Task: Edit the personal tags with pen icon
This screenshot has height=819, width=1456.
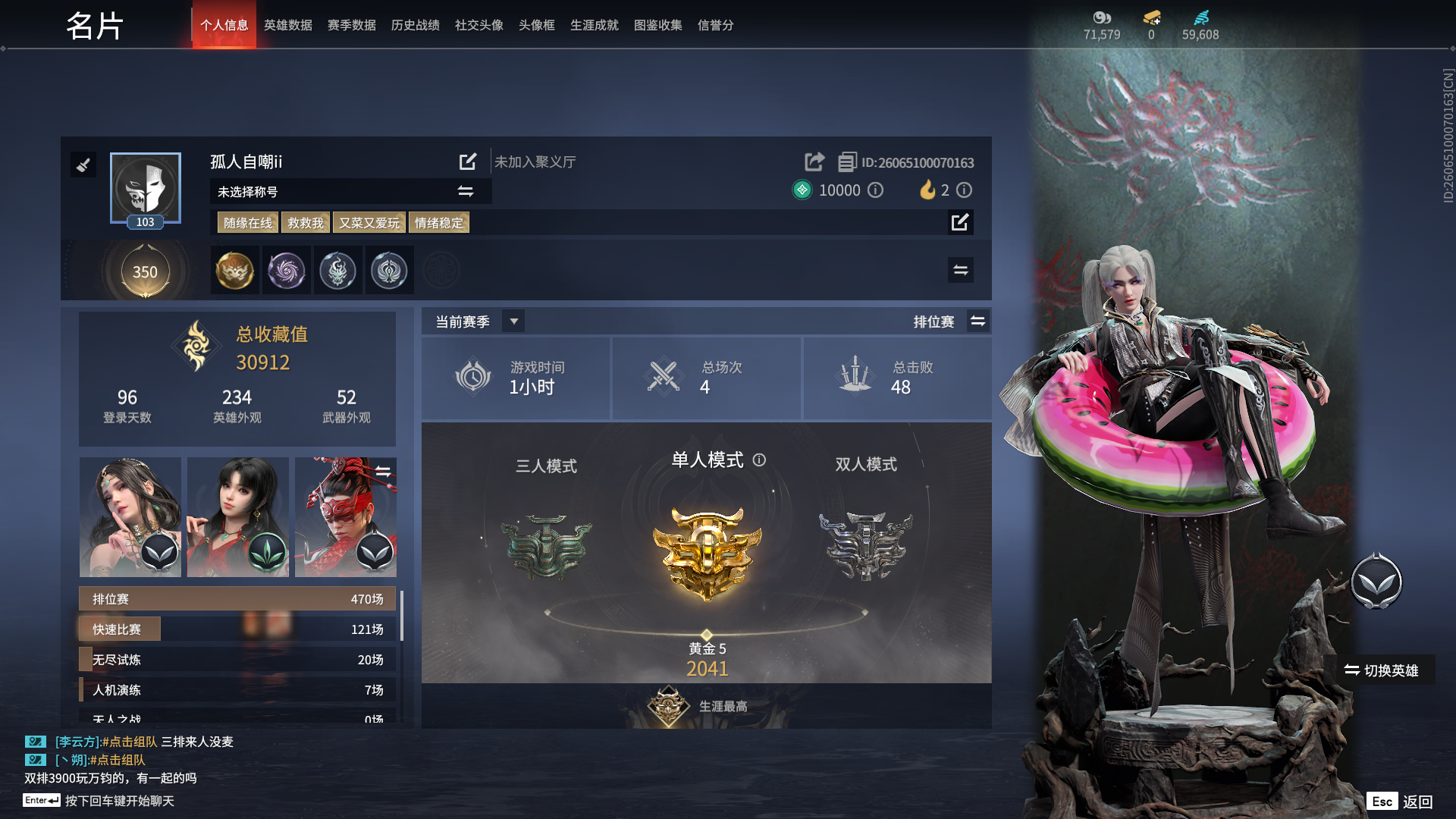Action: [960, 222]
